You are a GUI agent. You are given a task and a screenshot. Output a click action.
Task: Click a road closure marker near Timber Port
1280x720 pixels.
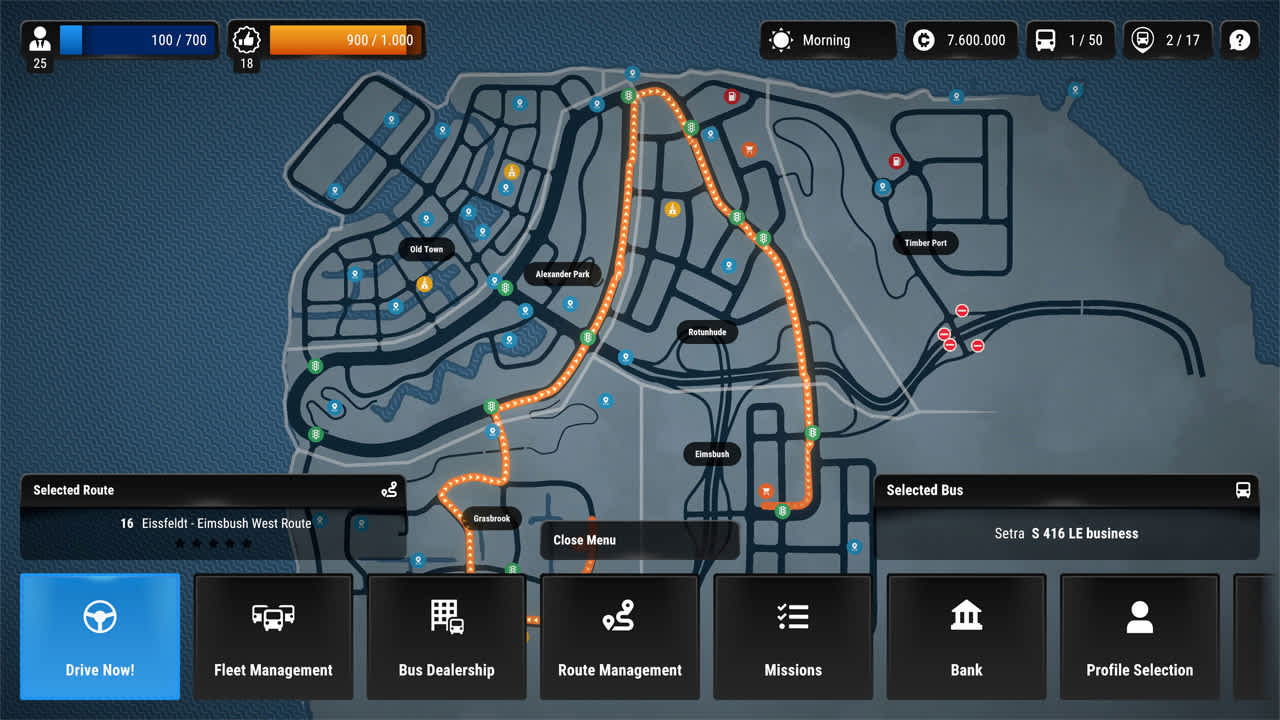click(961, 311)
